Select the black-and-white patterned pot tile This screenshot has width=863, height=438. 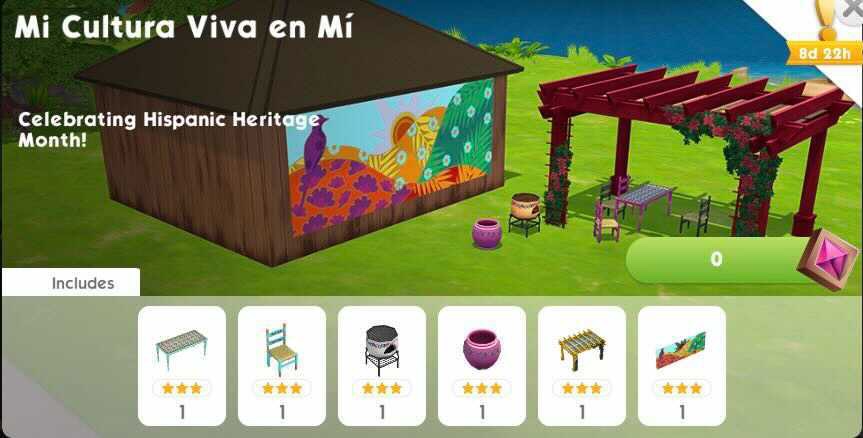381,365
